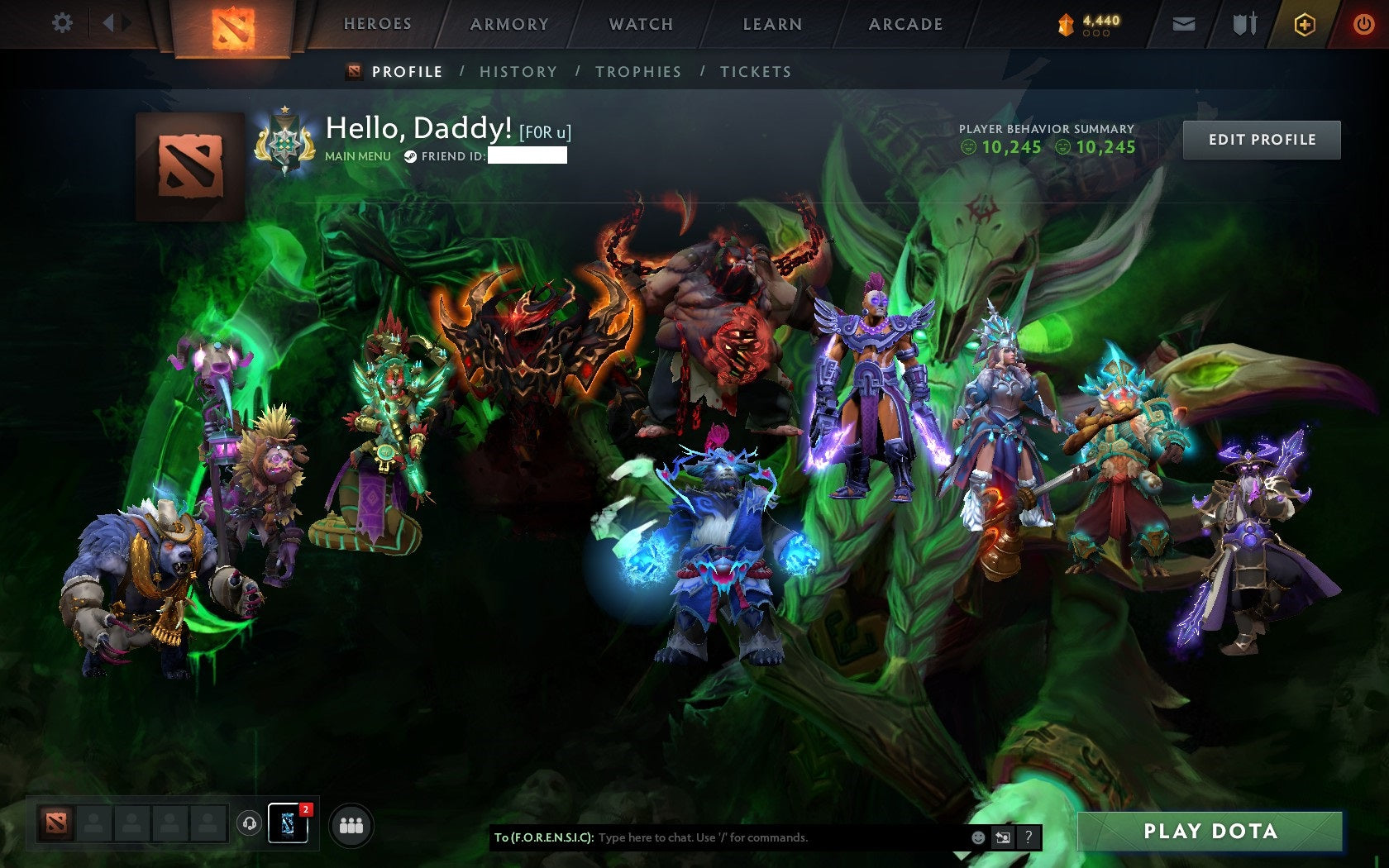Viewport: 1389px width, 868px height.
Task: Open the Dota Plus gold hexagon icon
Action: (1305, 24)
